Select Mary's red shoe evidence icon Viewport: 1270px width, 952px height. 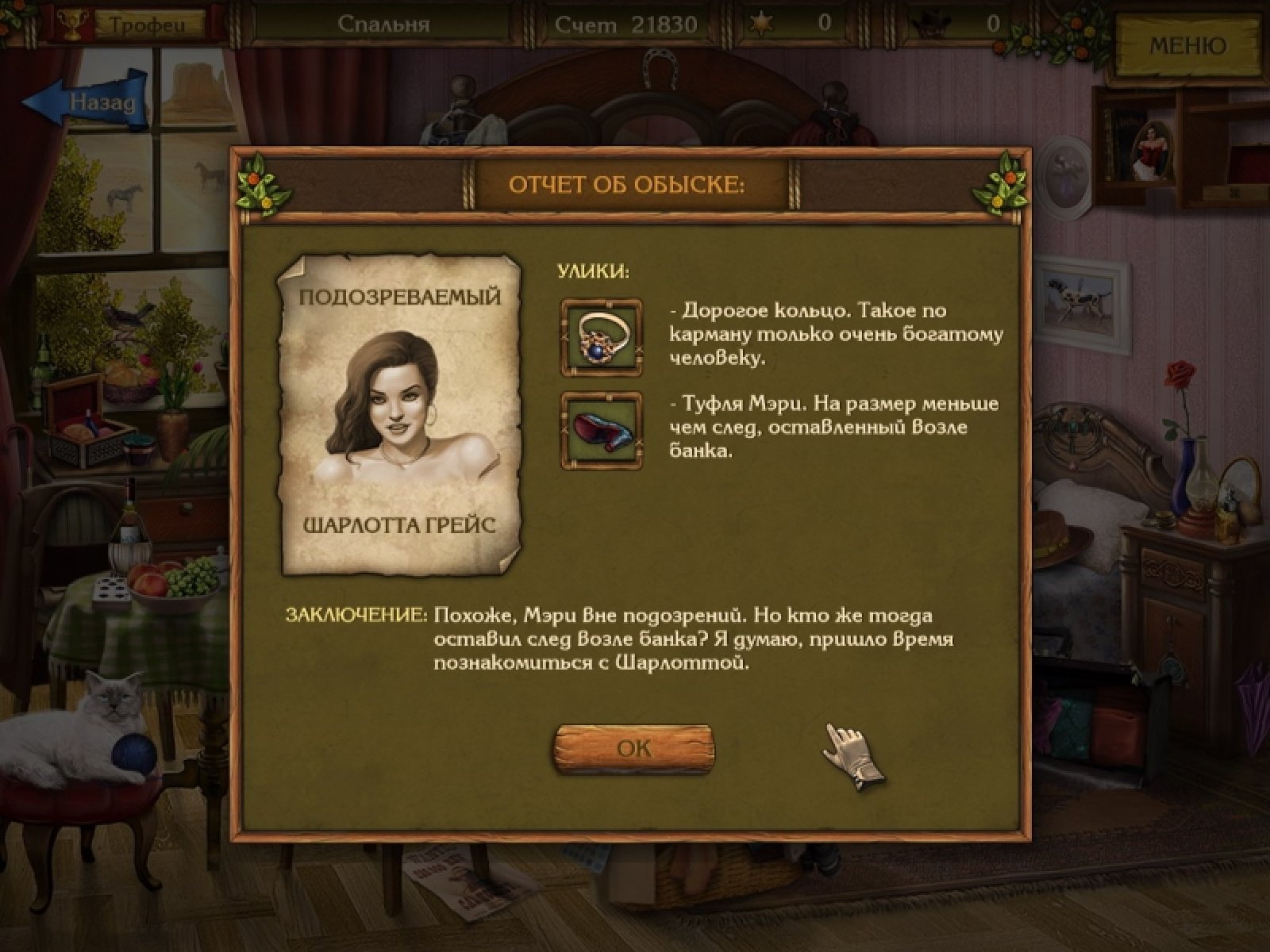(602, 430)
